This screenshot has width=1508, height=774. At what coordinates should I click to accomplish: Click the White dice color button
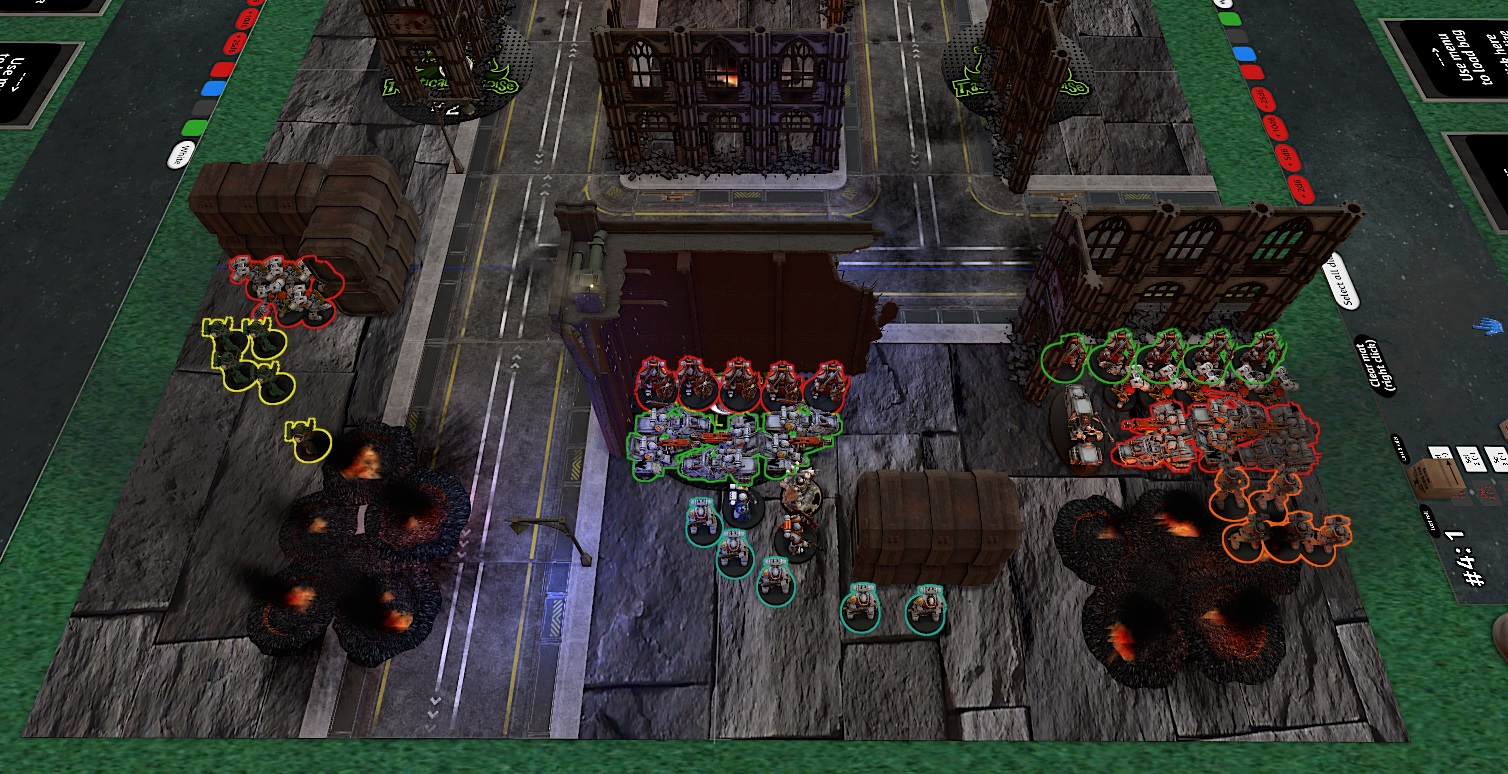point(181,153)
